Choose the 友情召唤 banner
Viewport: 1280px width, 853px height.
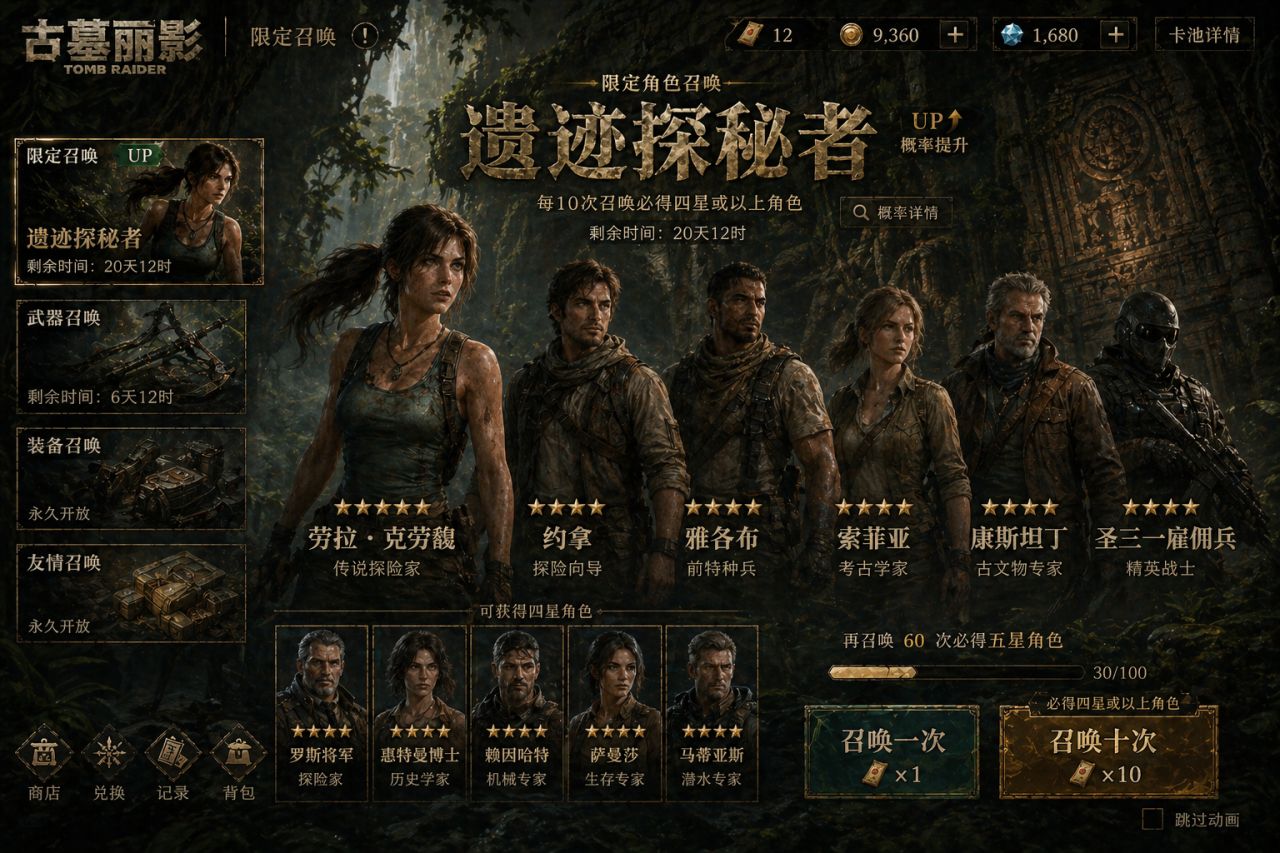(x=131, y=593)
